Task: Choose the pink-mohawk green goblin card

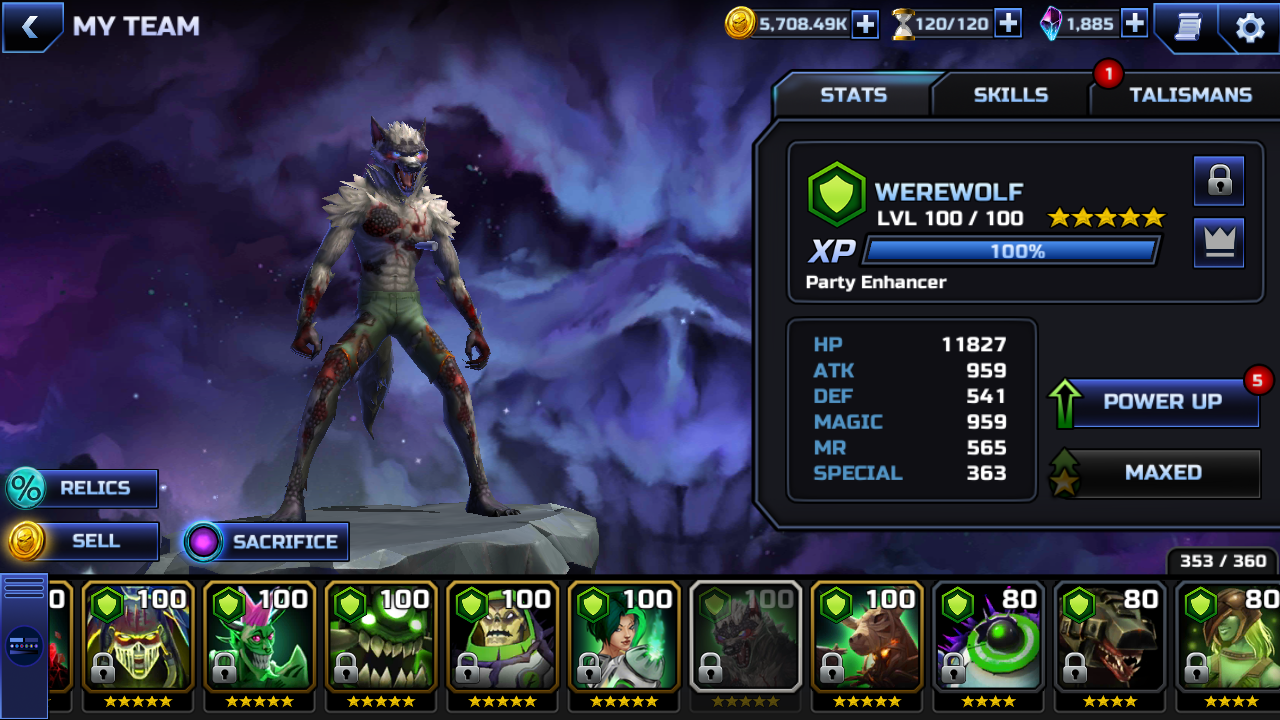Action: click(259, 640)
